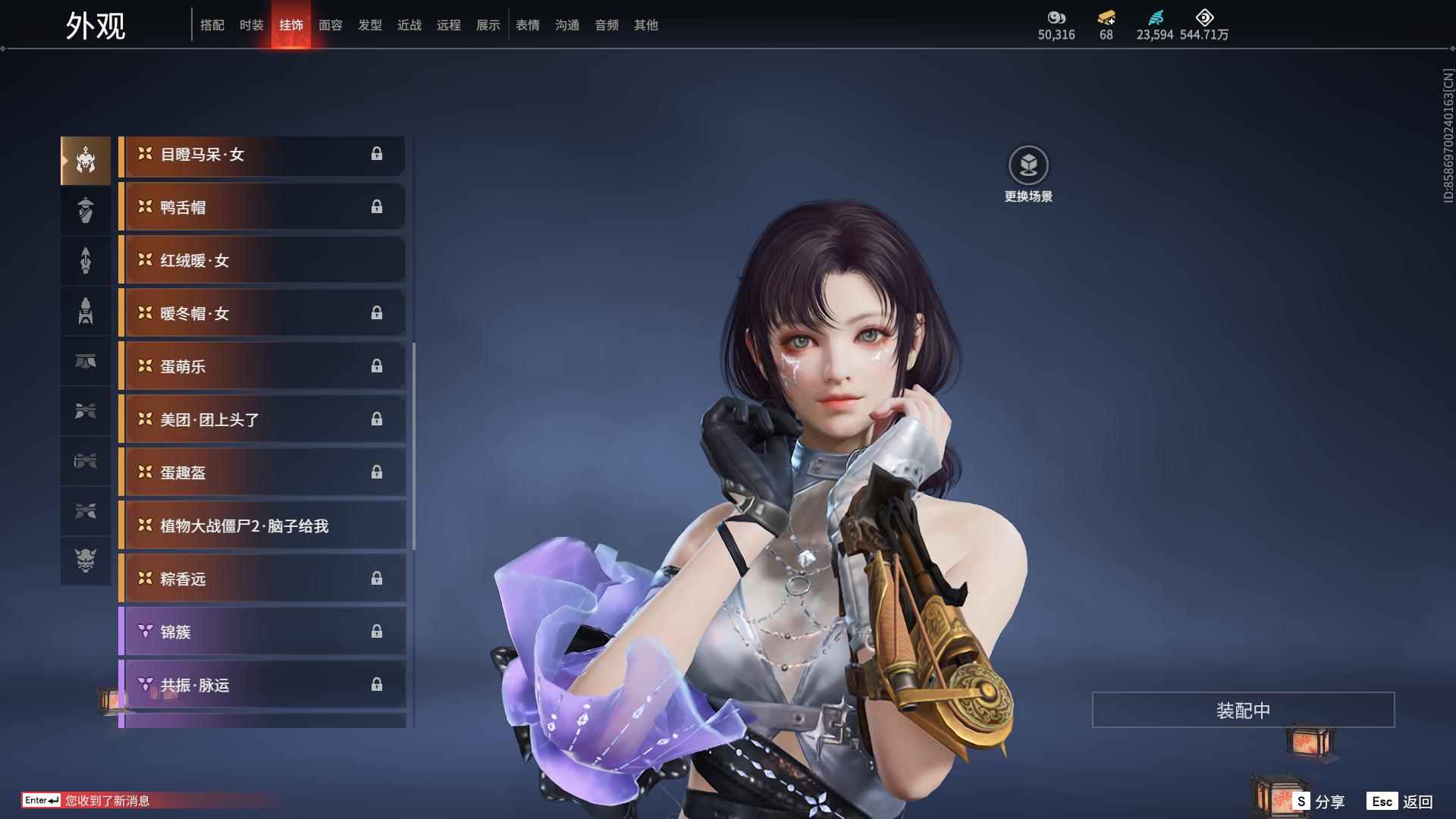
Task: Select the 共振·脉运 entry
Action: point(262,685)
